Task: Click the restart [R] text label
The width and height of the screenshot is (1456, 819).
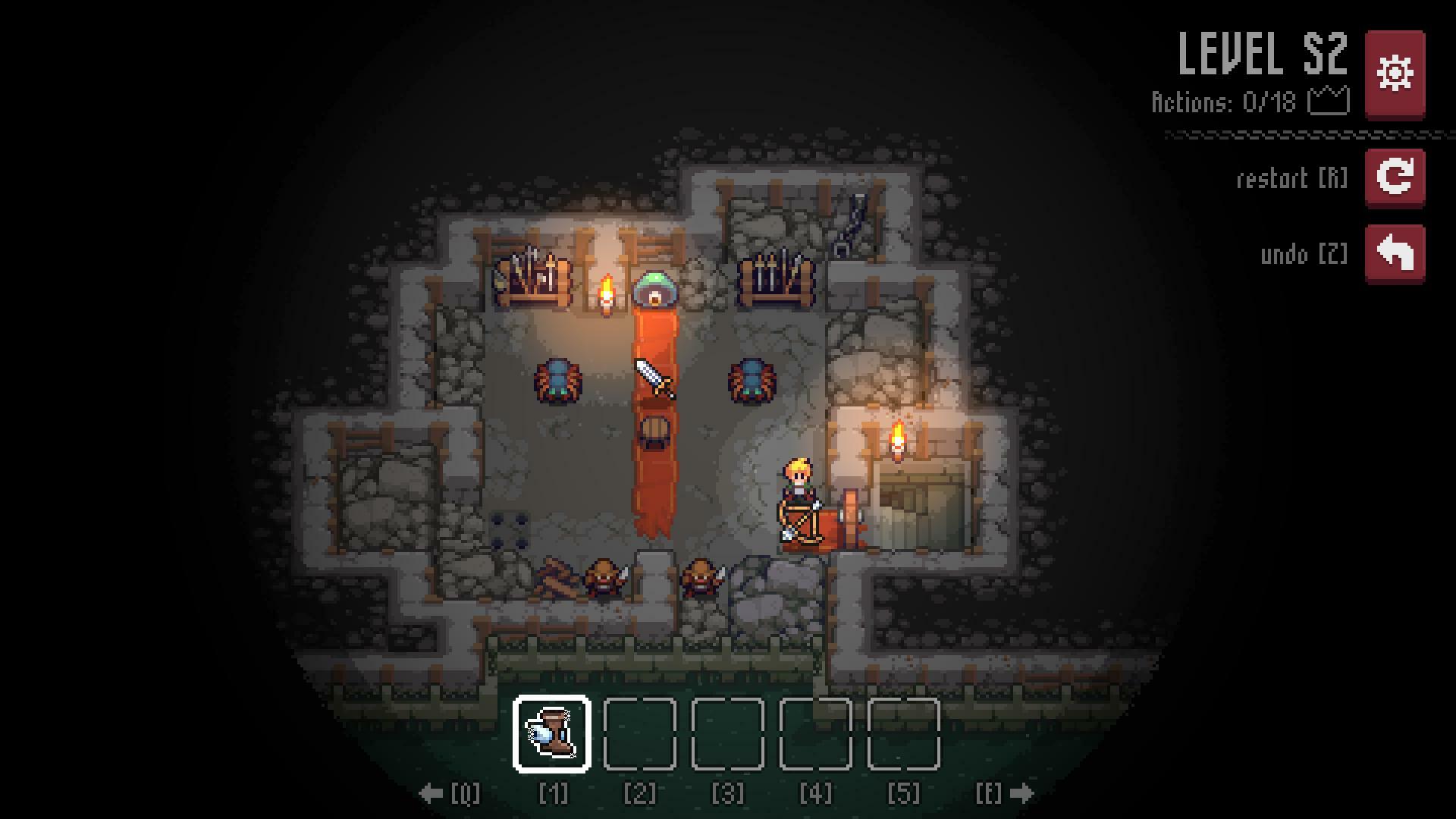Action: [x=1291, y=178]
